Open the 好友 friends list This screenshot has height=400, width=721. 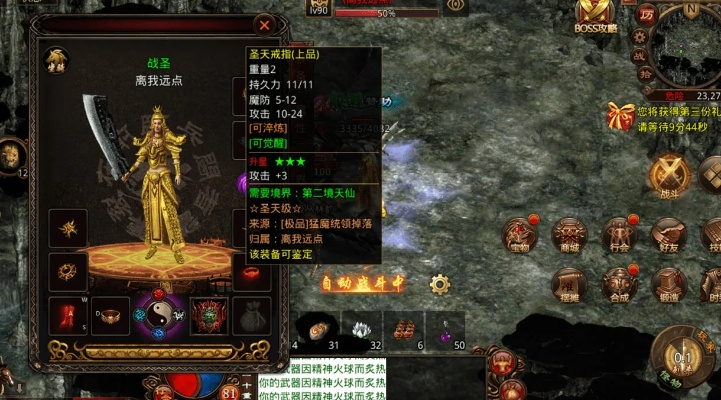pyautogui.click(x=667, y=236)
